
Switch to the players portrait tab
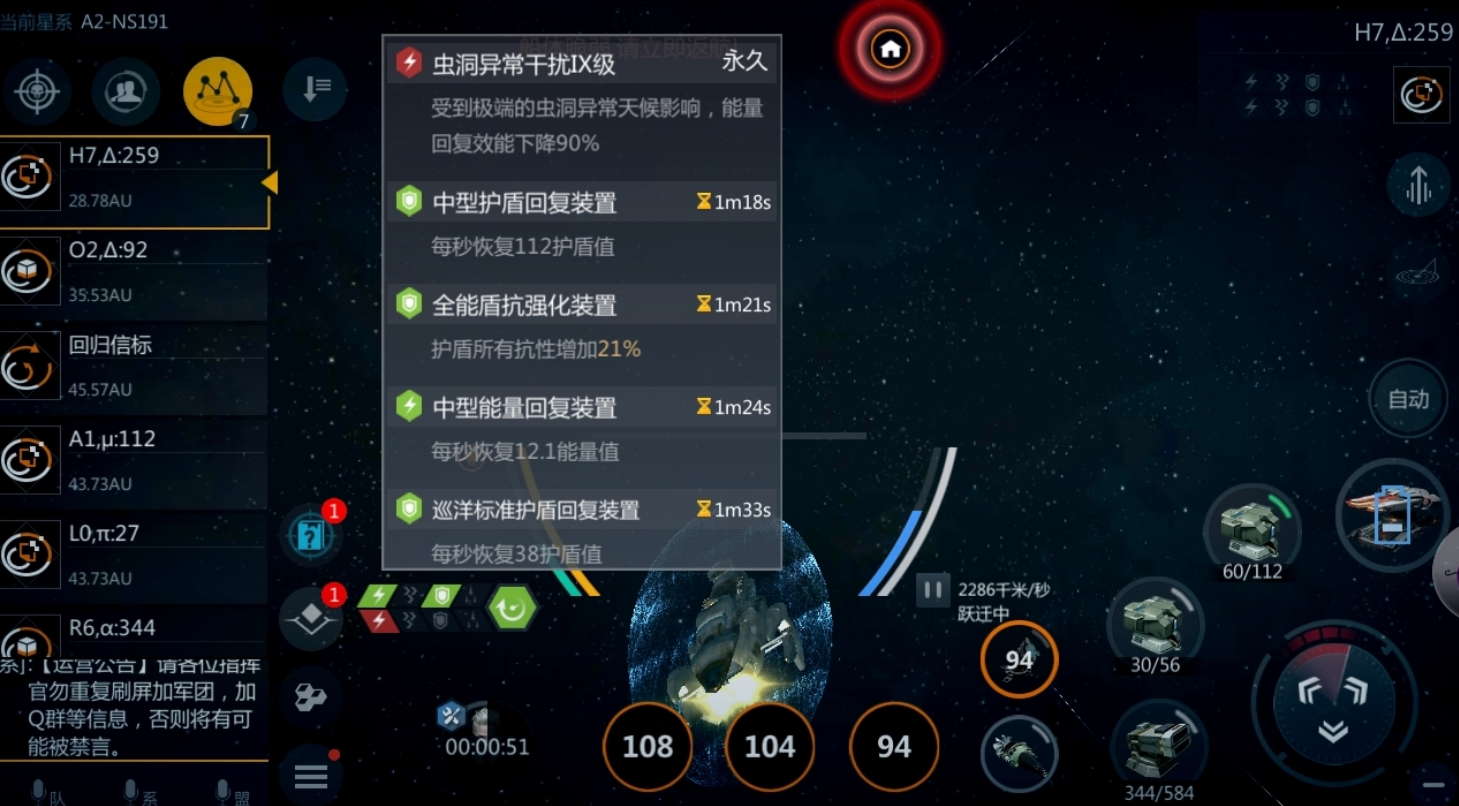point(126,92)
